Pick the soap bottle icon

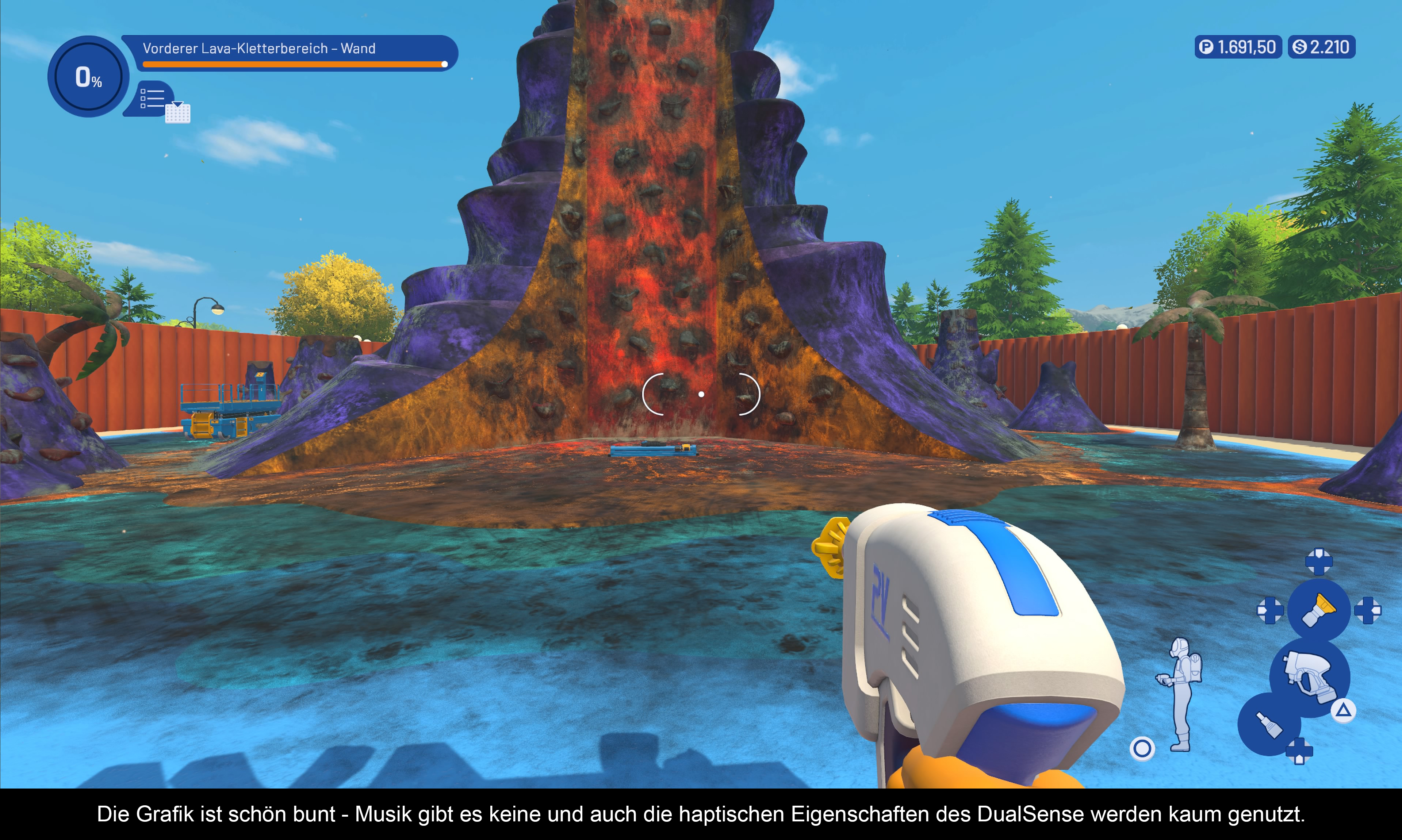click(1268, 725)
